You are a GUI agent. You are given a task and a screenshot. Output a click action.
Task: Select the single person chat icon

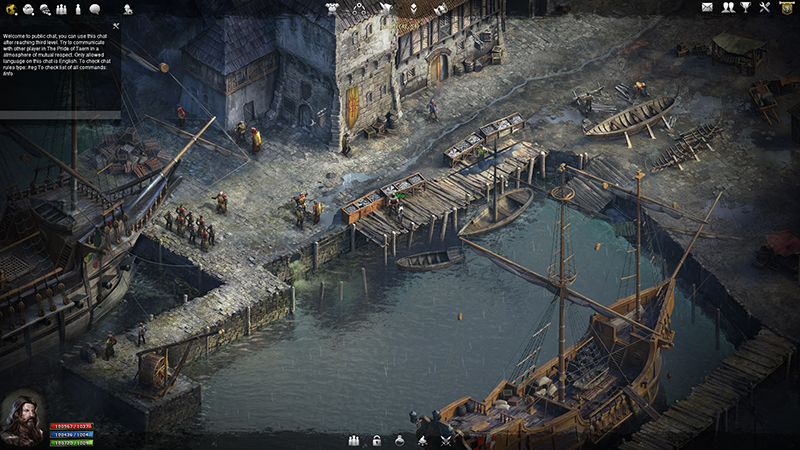tap(78, 9)
